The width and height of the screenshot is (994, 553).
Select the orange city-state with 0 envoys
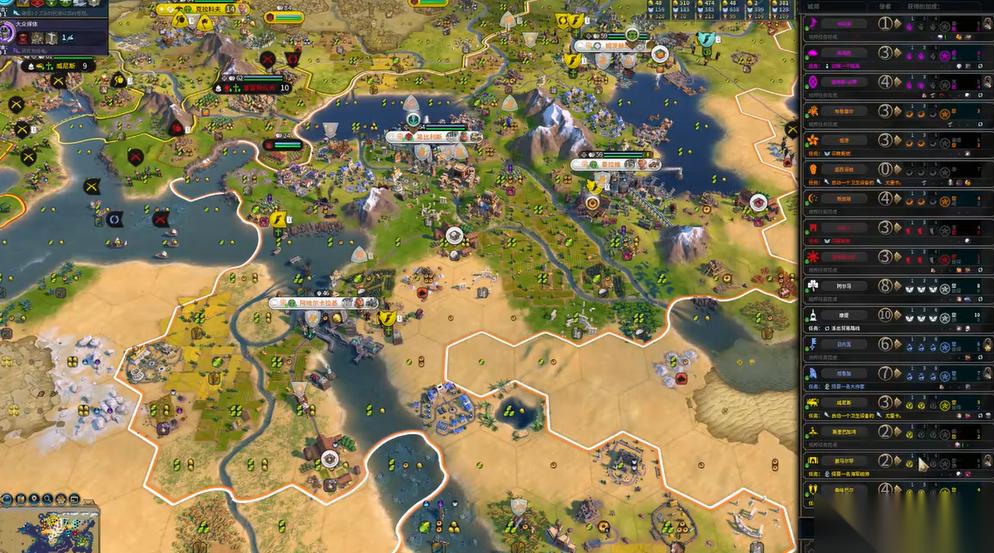click(x=844, y=169)
